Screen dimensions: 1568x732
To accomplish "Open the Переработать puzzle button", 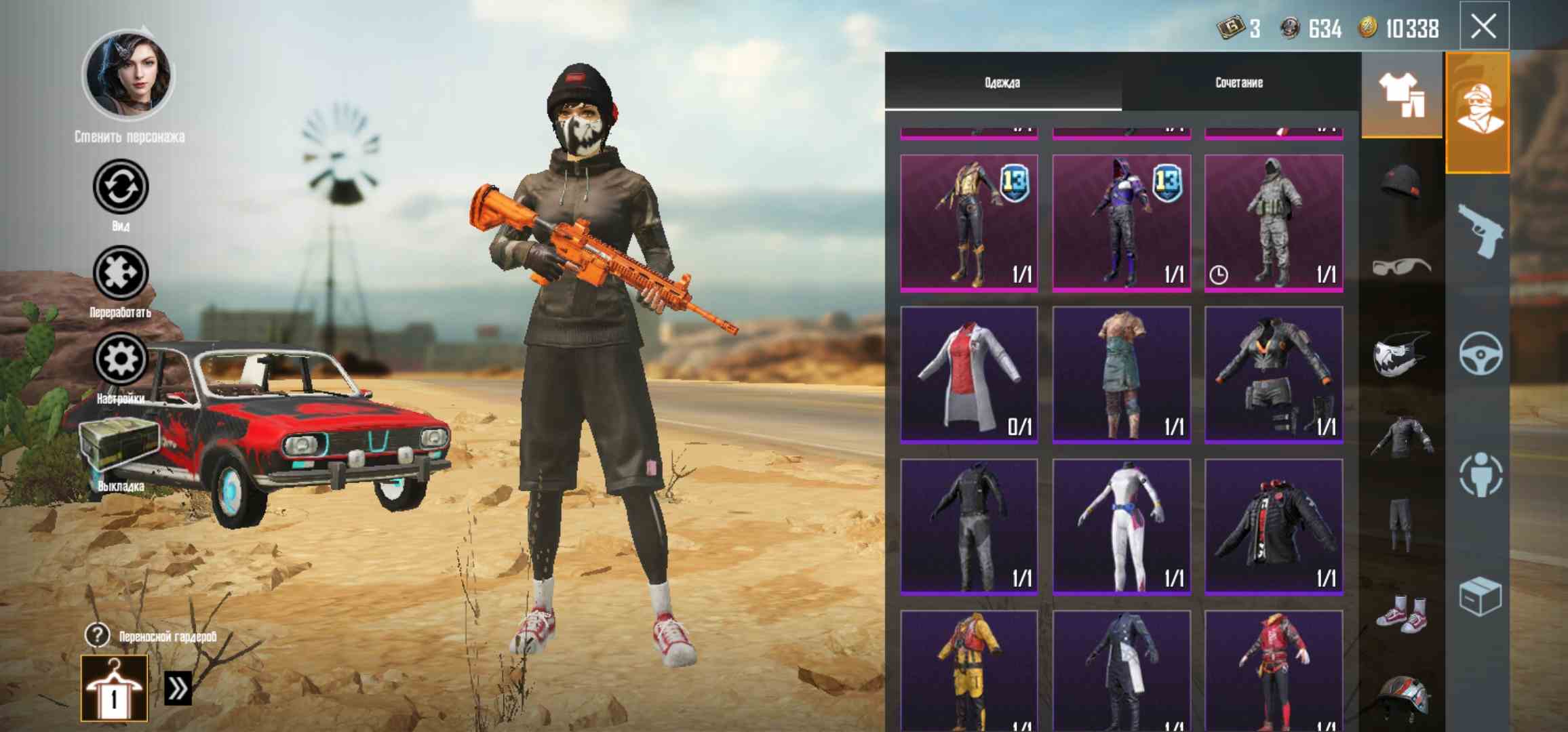I will 120,273.
